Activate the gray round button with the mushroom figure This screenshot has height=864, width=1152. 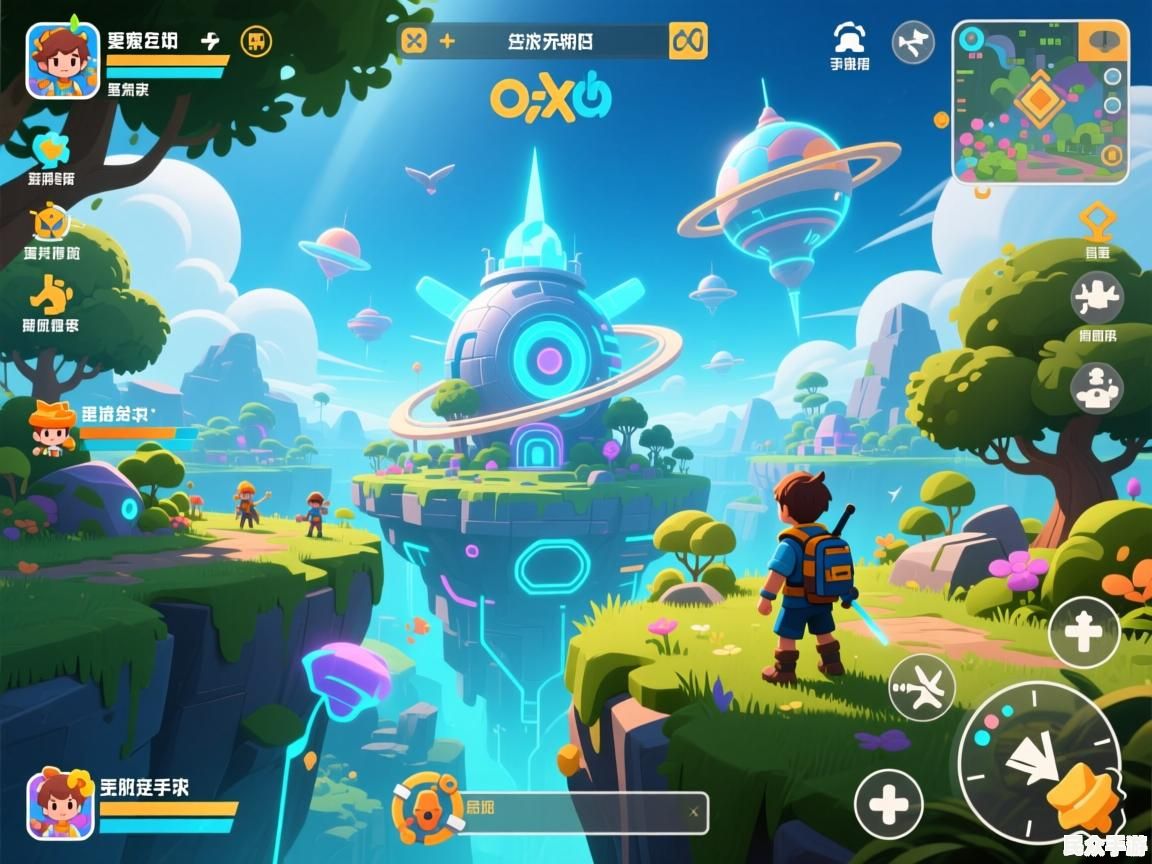tap(1097, 387)
